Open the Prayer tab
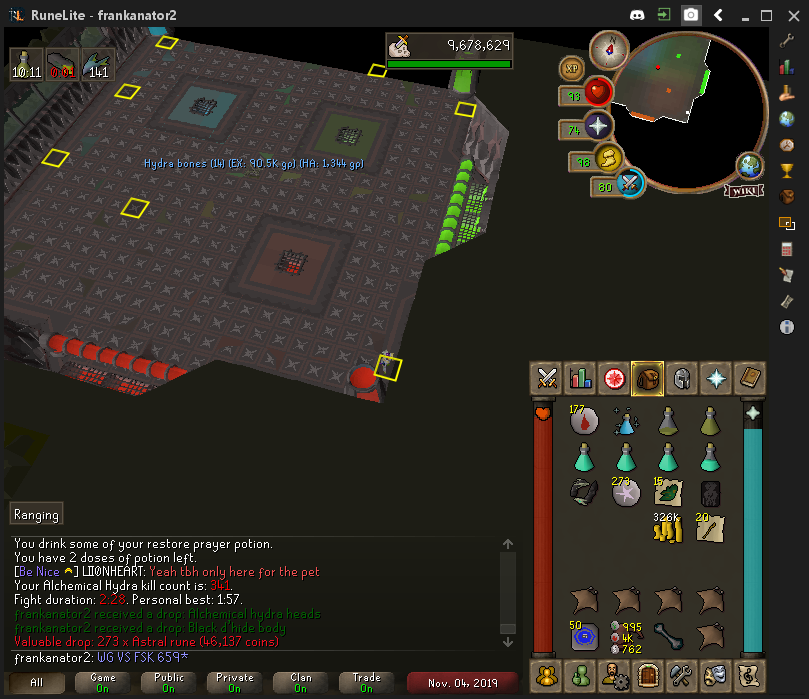This screenshot has height=699, width=809. [715, 378]
